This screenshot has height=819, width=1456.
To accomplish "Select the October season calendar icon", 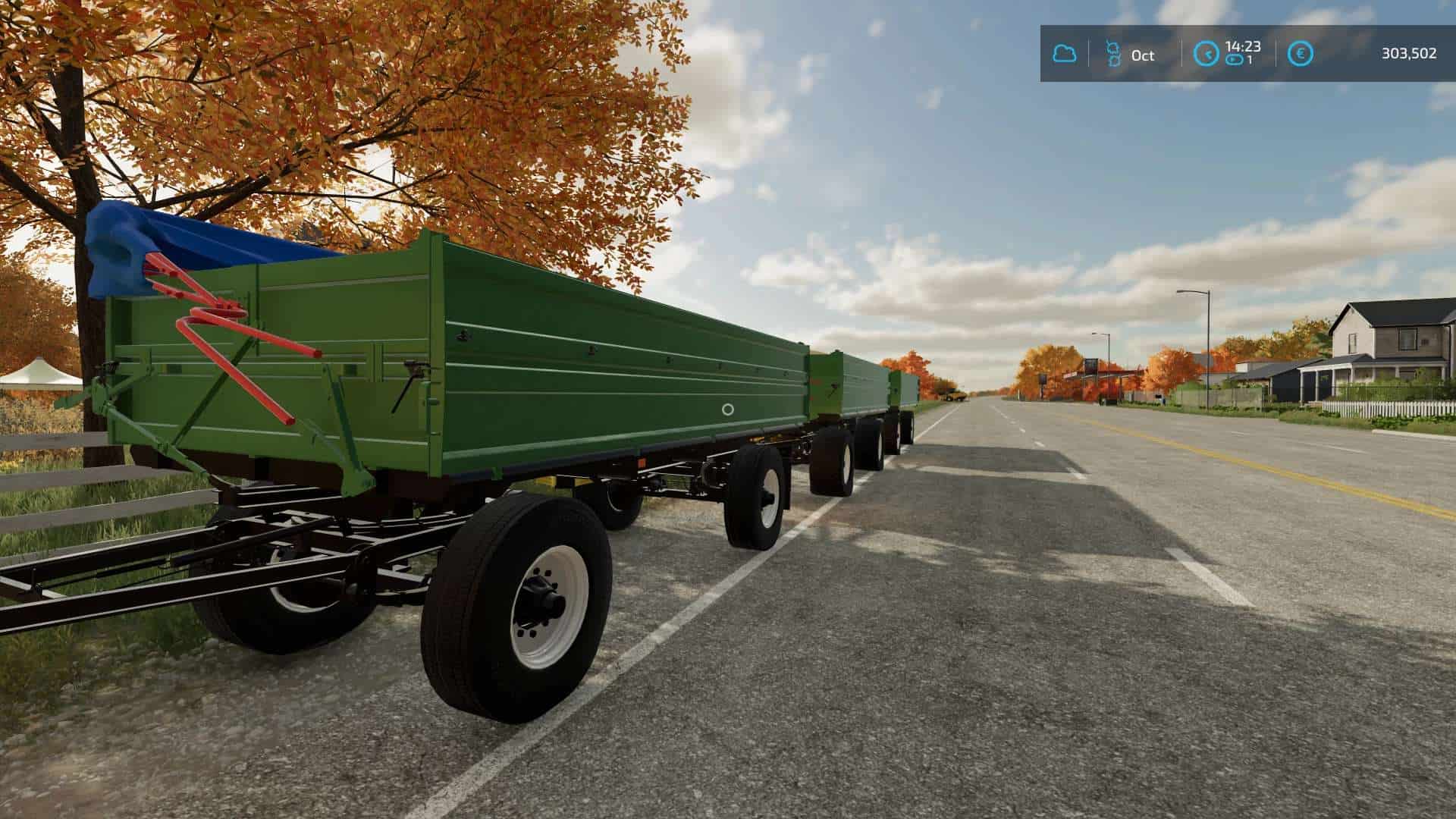I will pos(1113,54).
